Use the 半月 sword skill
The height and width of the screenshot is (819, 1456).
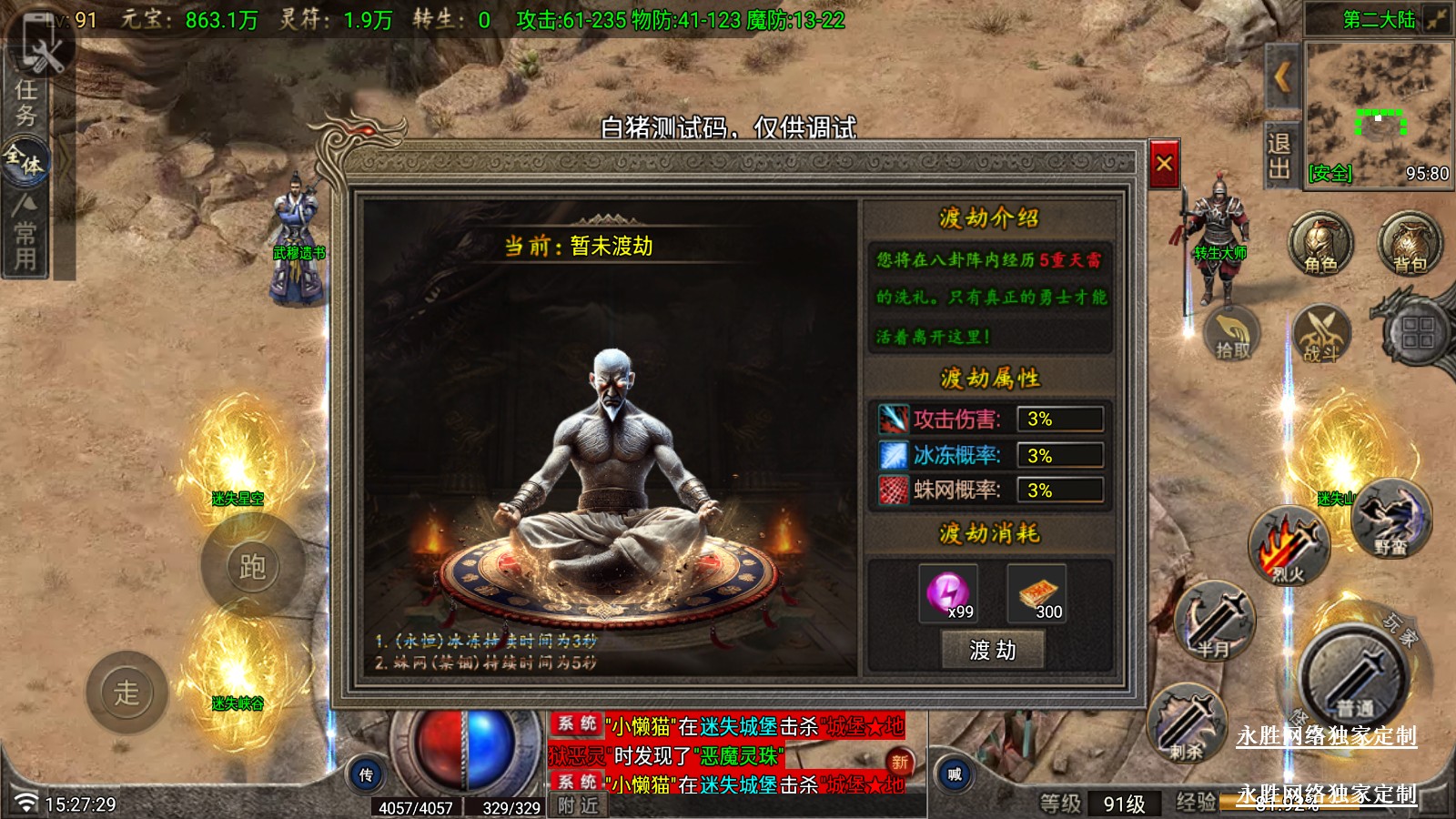(x=1214, y=622)
